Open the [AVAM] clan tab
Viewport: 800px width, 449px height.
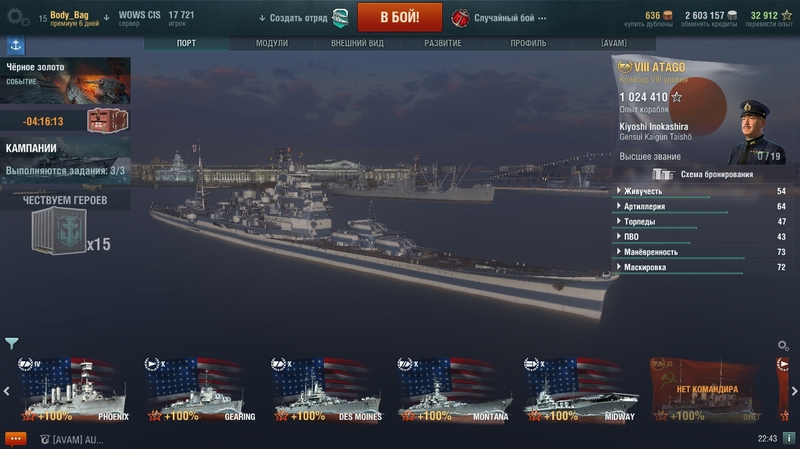pyautogui.click(x=614, y=44)
